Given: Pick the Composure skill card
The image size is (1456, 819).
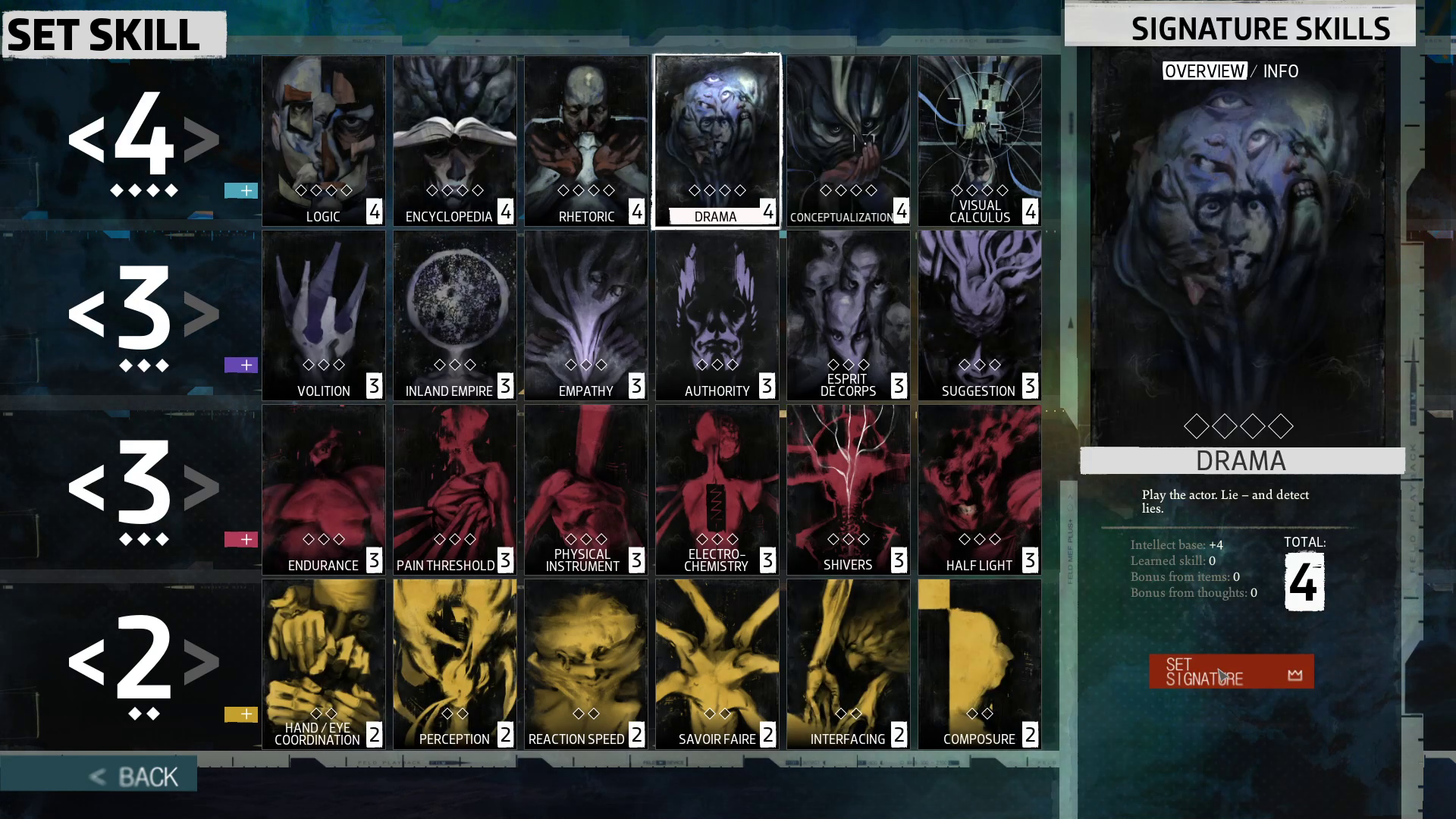Looking at the screenshot, I should (x=979, y=664).
